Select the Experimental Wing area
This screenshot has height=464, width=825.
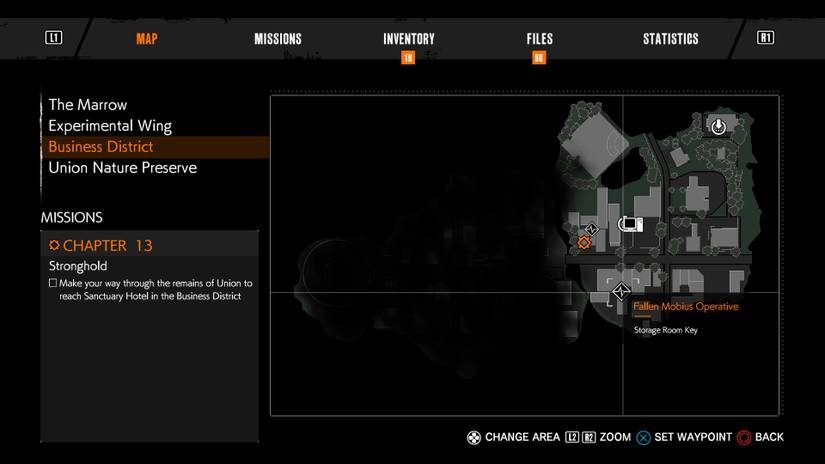point(110,126)
